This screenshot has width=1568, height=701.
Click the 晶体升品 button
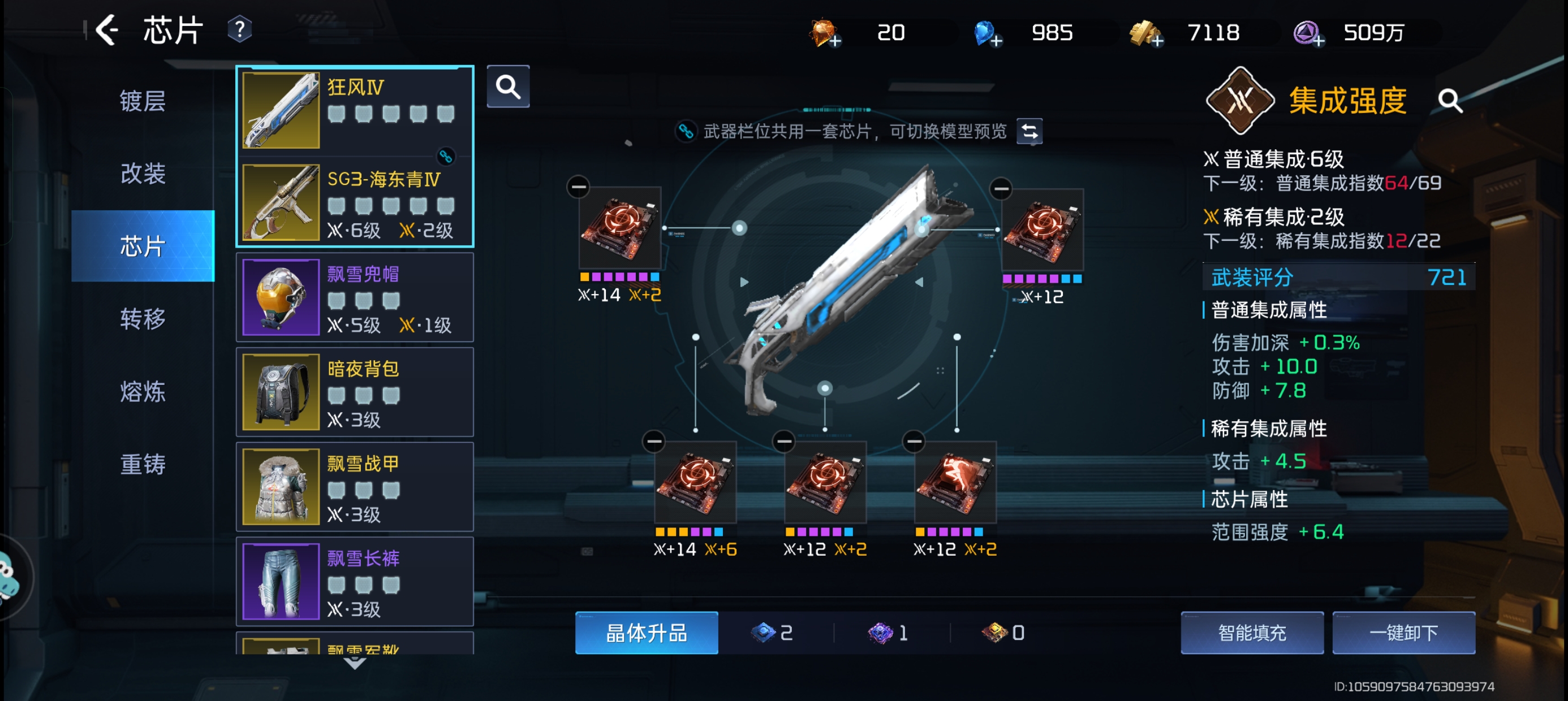coord(646,633)
